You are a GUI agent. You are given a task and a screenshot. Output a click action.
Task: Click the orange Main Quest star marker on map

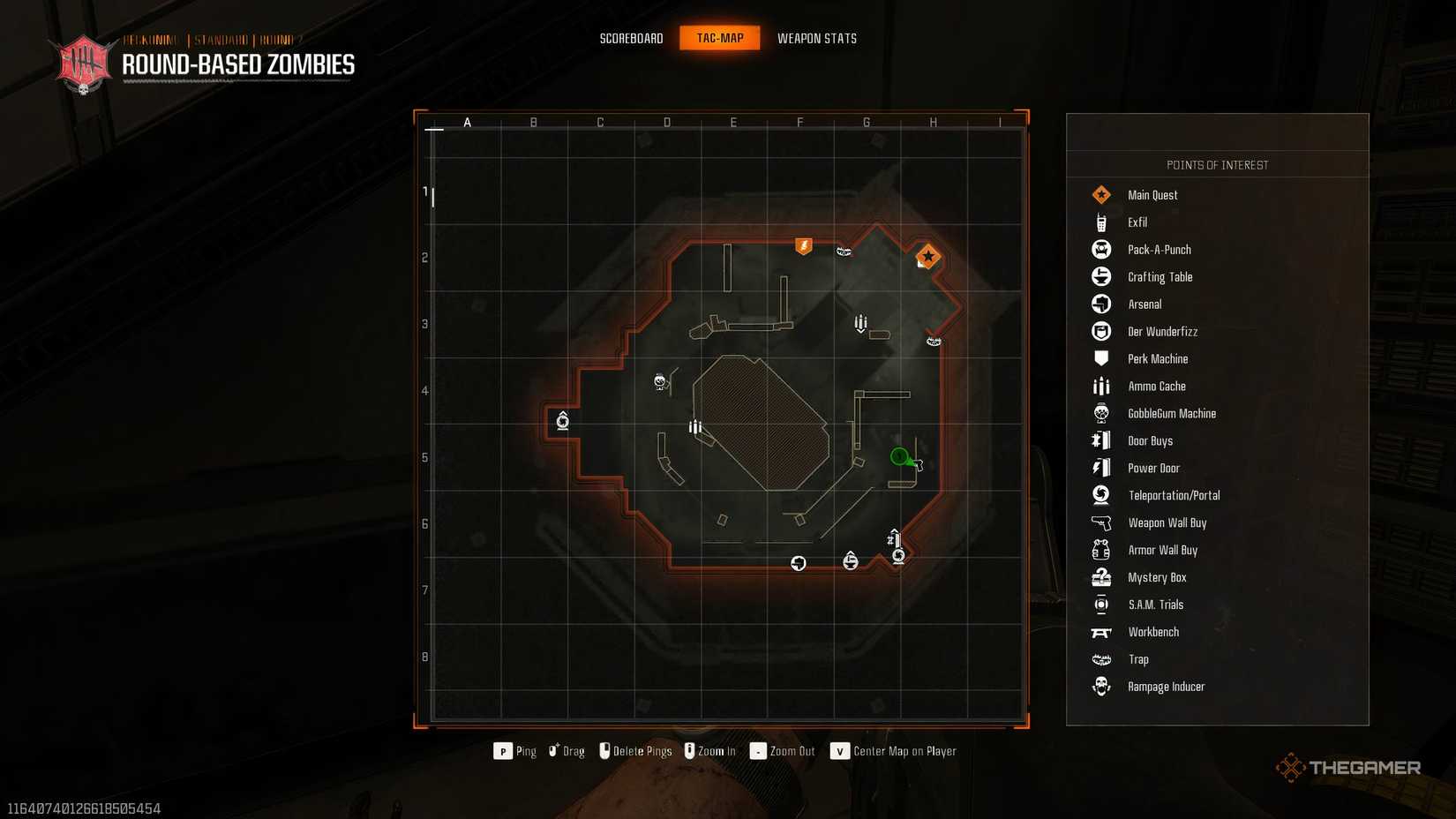pyautogui.click(x=927, y=256)
